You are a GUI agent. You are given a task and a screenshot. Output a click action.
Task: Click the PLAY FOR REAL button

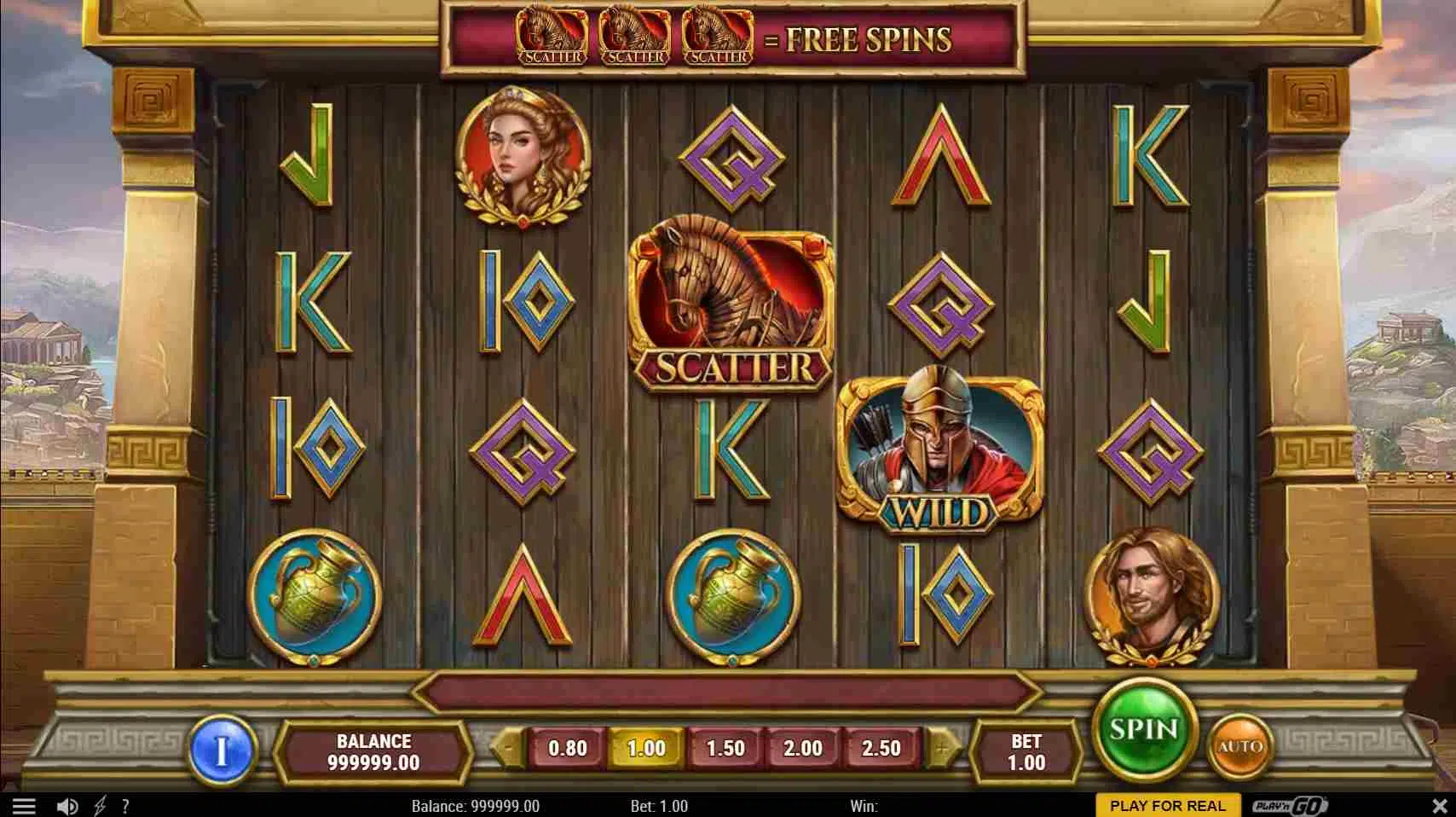click(1167, 806)
